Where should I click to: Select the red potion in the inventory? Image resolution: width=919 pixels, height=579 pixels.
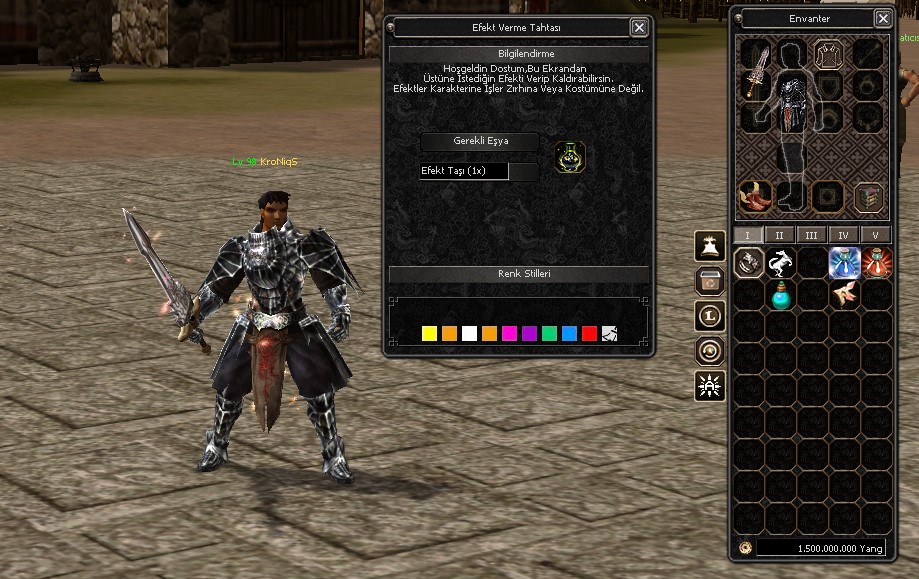tap(875, 264)
